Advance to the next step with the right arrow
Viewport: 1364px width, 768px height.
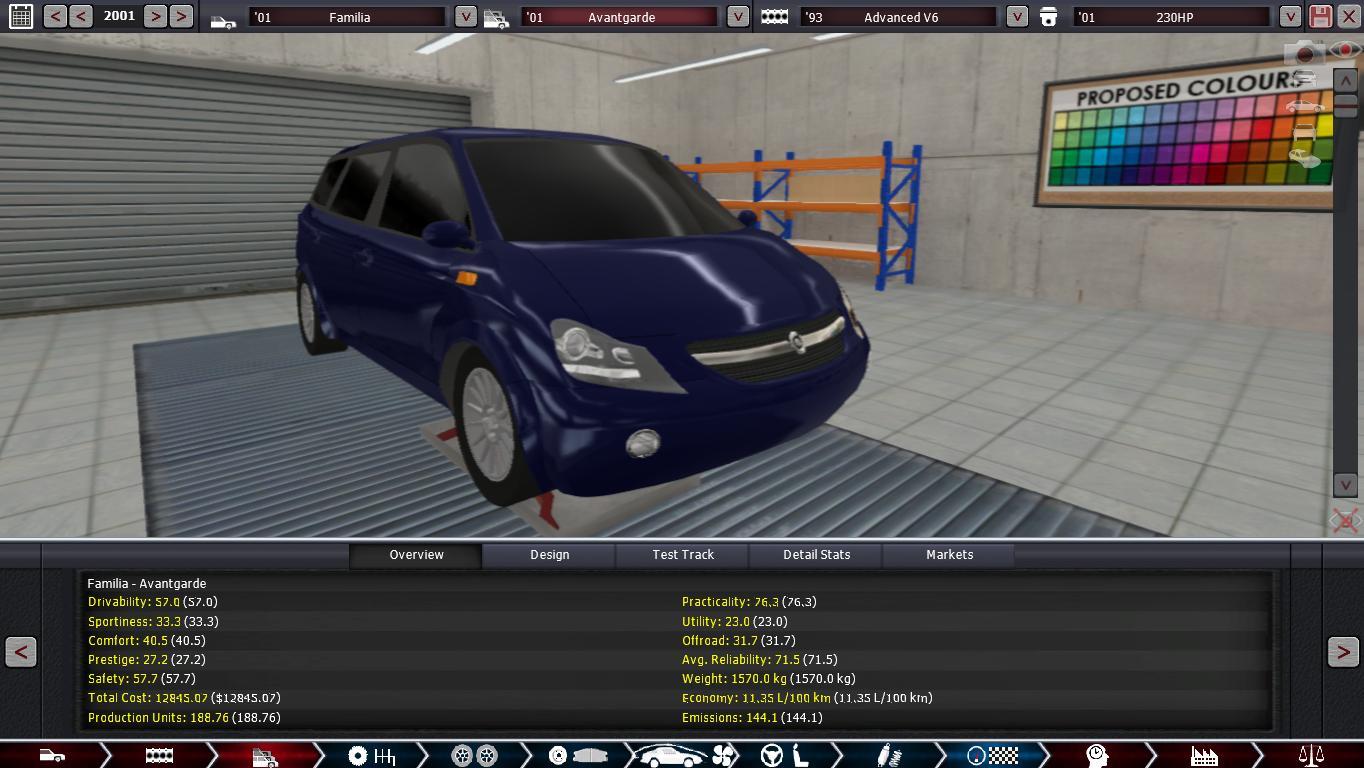tap(1342, 652)
